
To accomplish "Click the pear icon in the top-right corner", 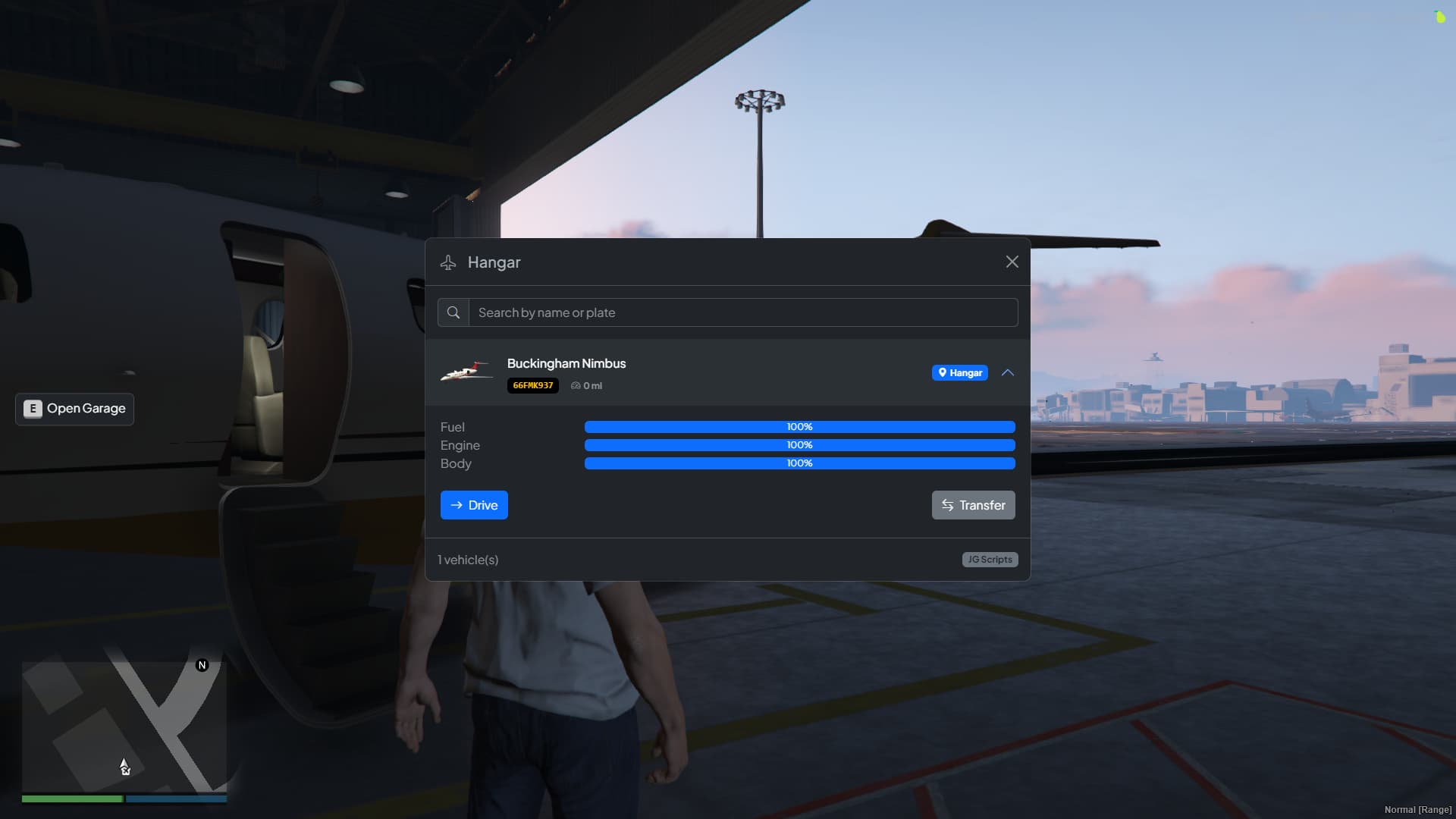I will [1441, 16].
